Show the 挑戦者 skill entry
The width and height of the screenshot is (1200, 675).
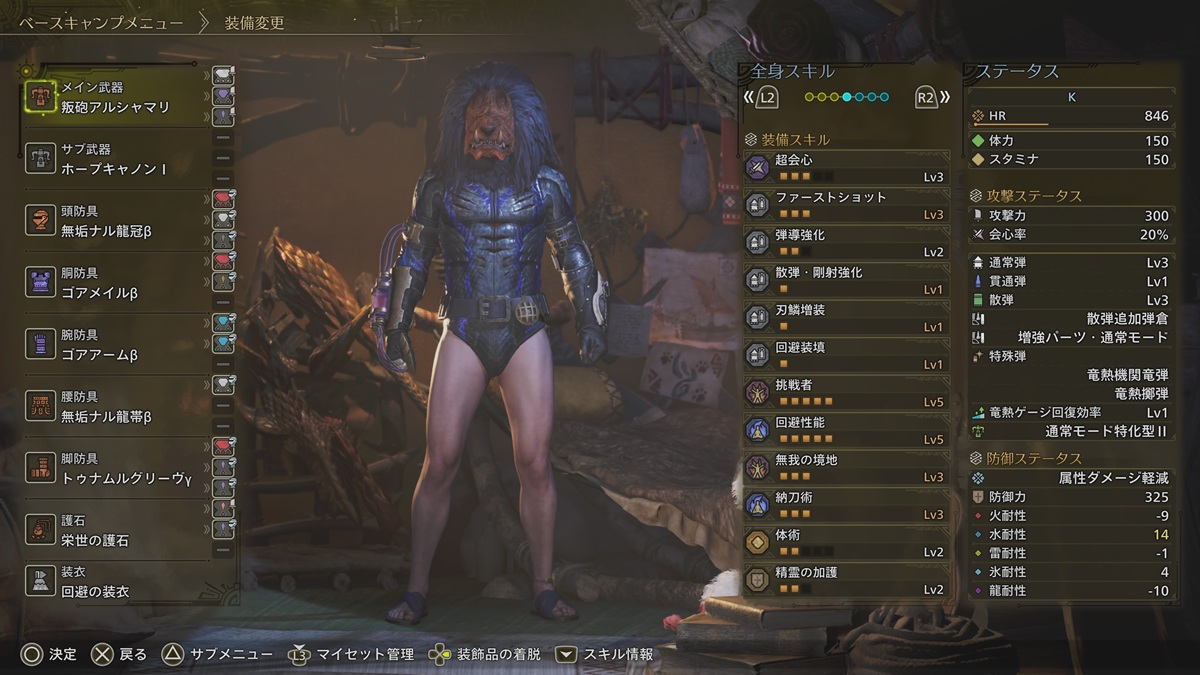click(847, 392)
